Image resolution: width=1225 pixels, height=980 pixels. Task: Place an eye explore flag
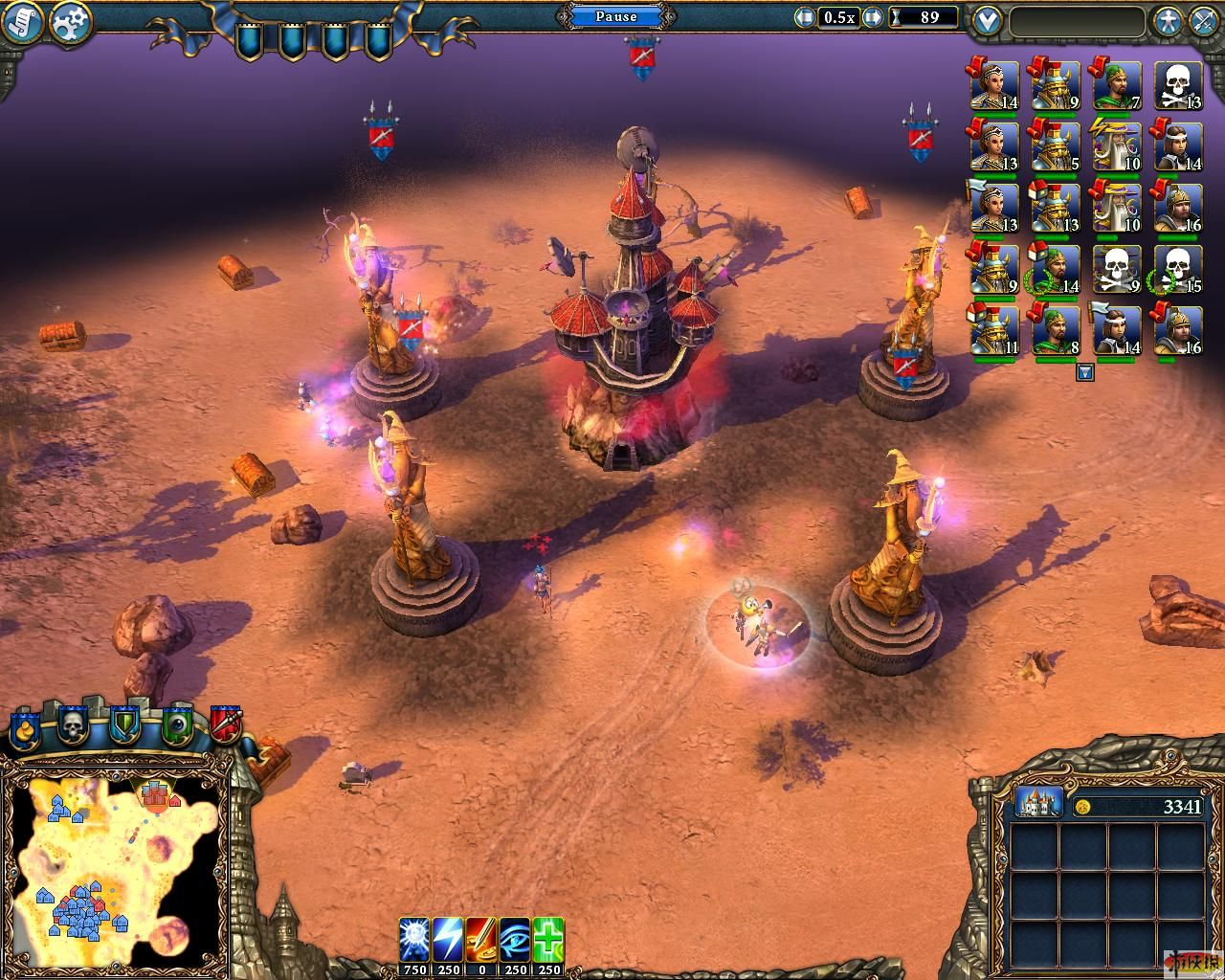[x=176, y=726]
